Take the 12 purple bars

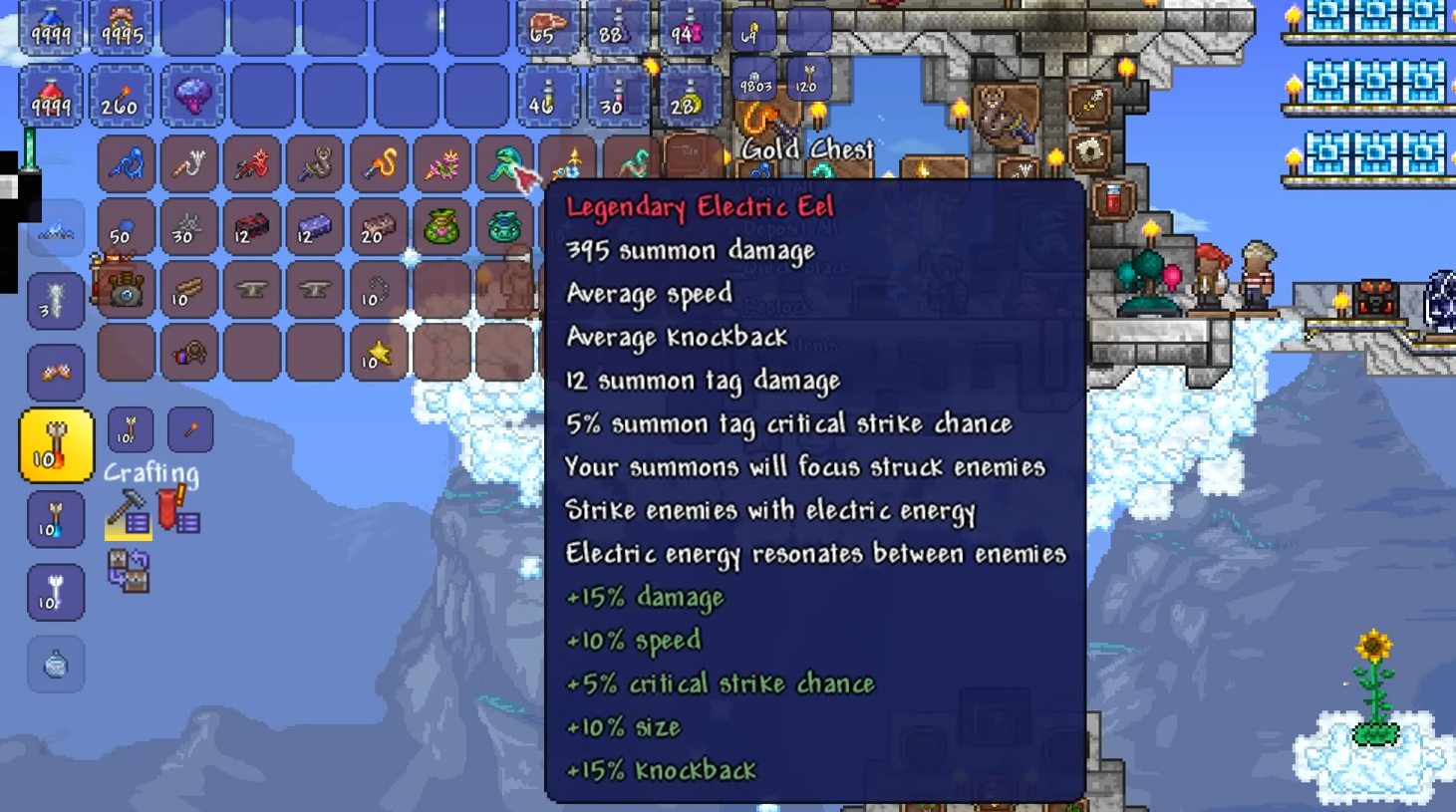pos(315,227)
